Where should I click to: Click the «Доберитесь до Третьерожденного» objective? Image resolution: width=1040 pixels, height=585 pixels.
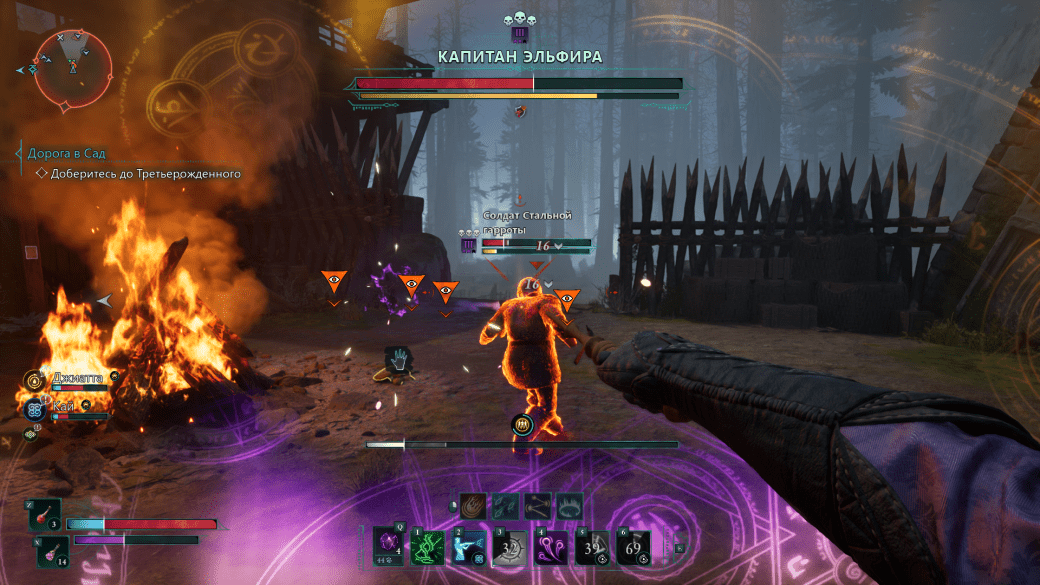(x=146, y=173)
